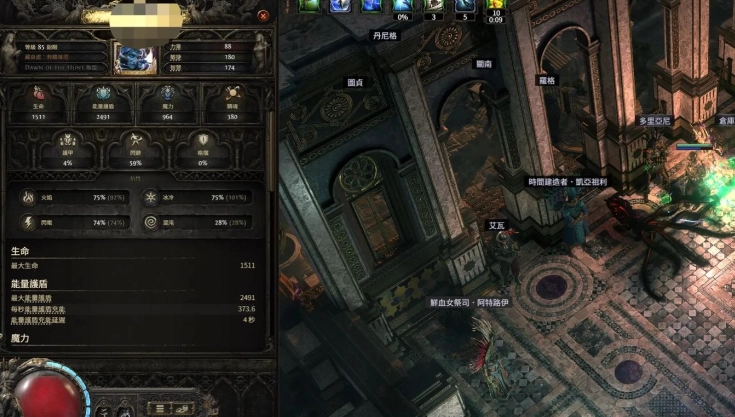
Task: Click the 倉庫 stash nameplate
Action: 725,120
